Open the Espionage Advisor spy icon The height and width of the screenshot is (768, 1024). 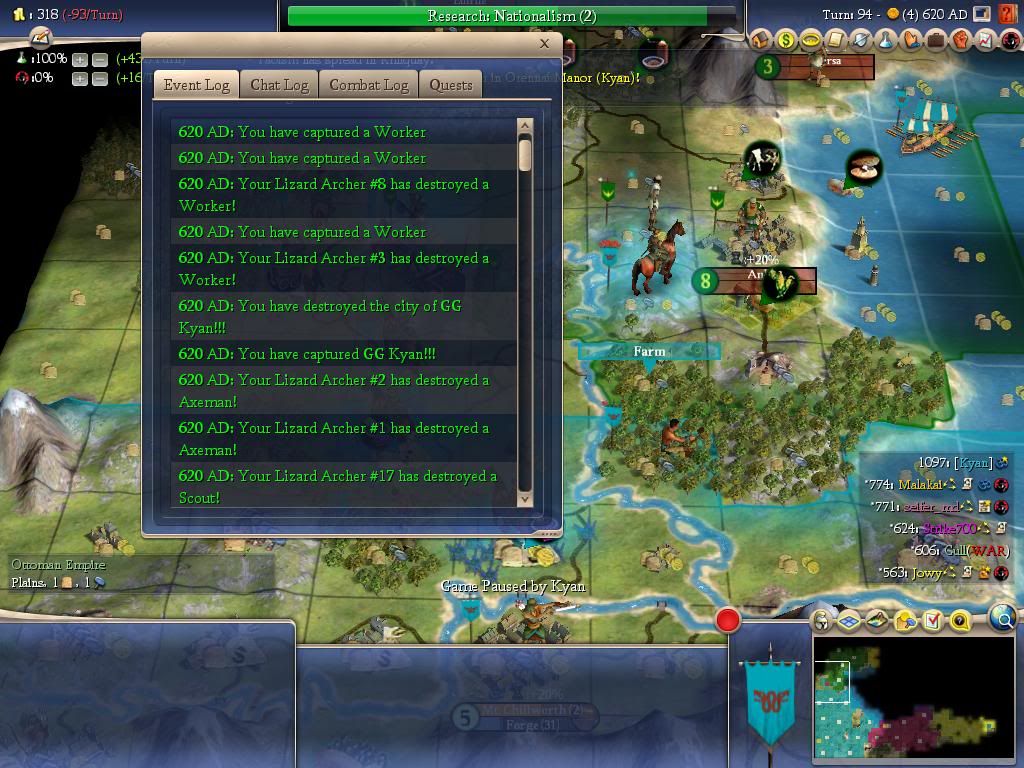[1009, 41]
